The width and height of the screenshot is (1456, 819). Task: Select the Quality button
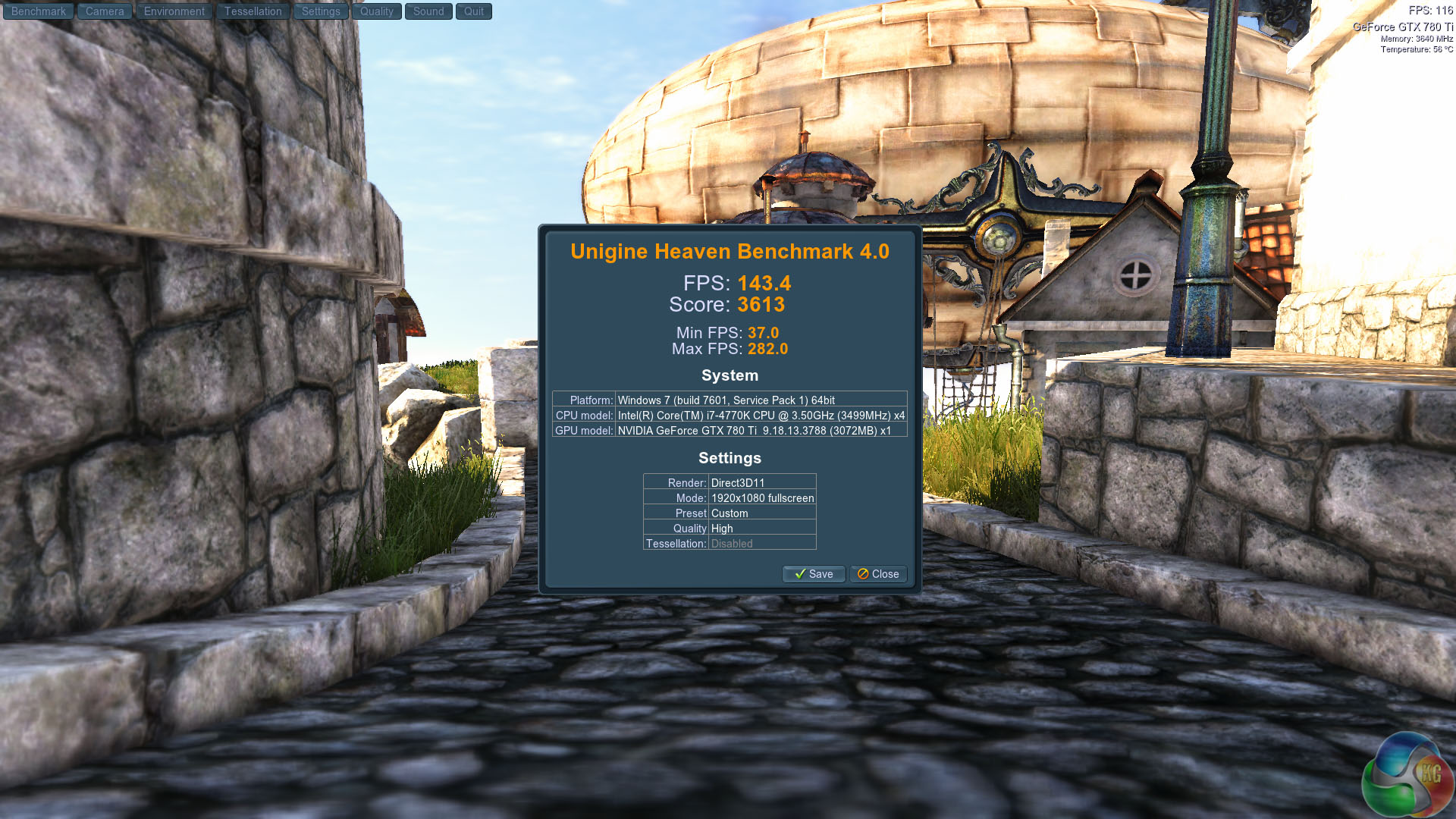pyautogui.click(x=377, y=11)
